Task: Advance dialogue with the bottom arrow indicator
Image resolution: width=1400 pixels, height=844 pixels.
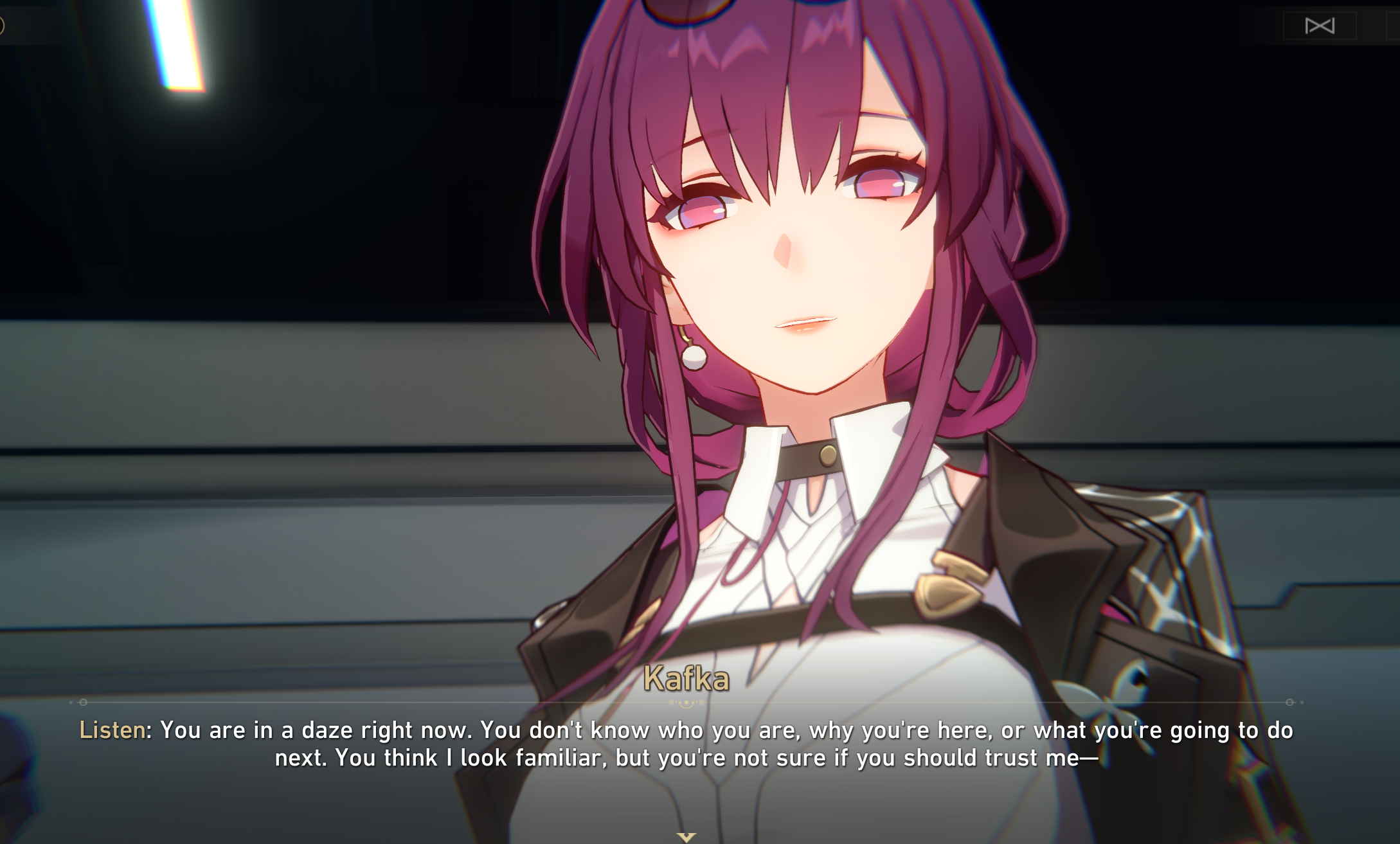Action: coord(687,837)
